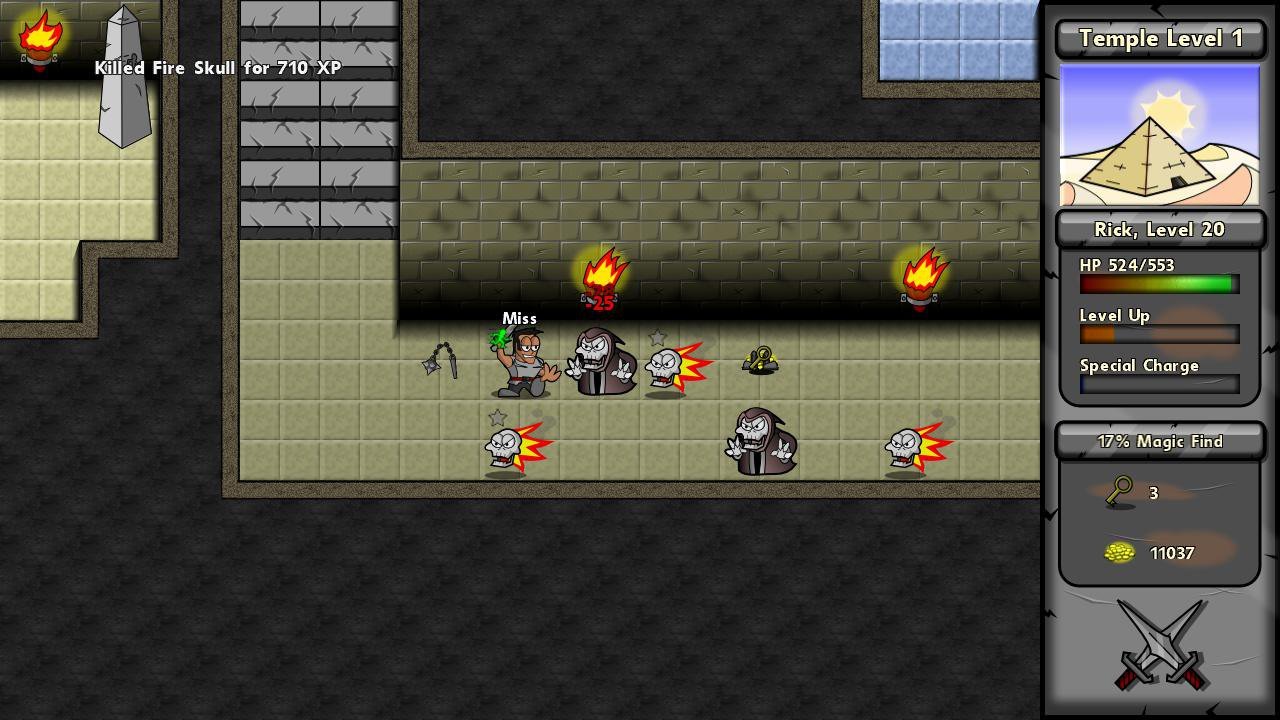Click Rick, the player character
Screen dimensions: 1280x720
point(520,365)
